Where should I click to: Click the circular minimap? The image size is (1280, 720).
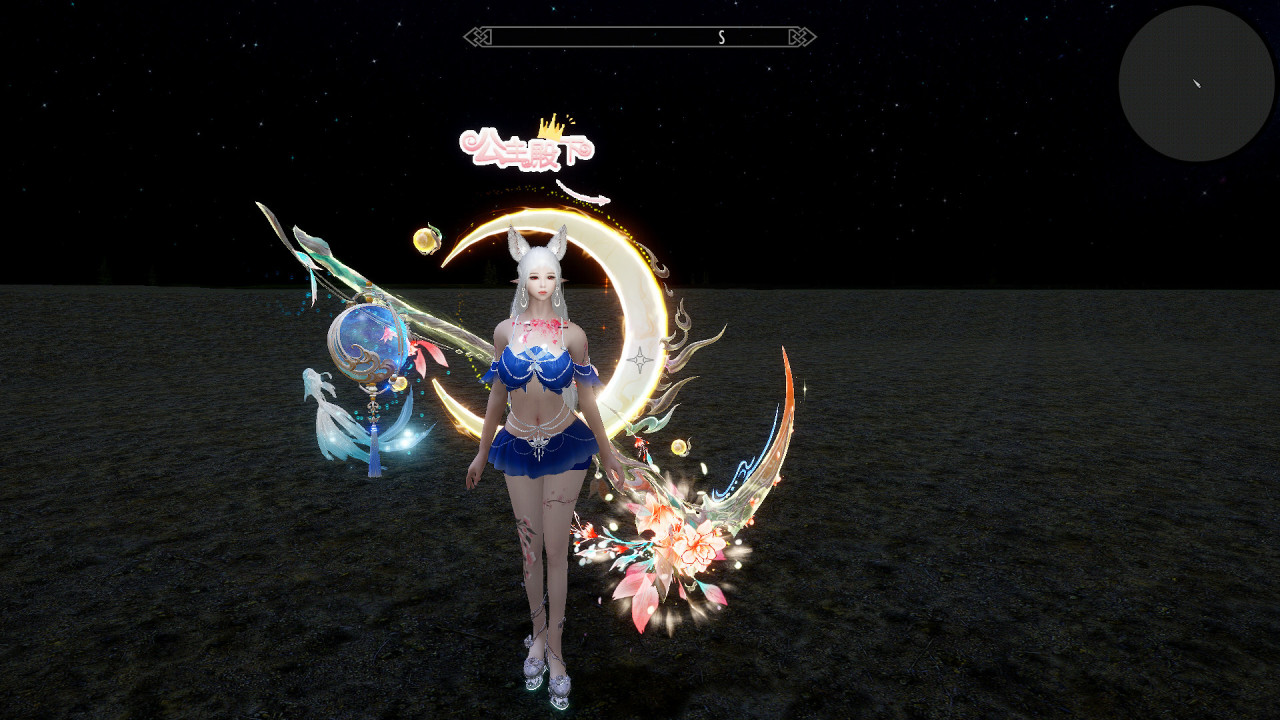1196,84
